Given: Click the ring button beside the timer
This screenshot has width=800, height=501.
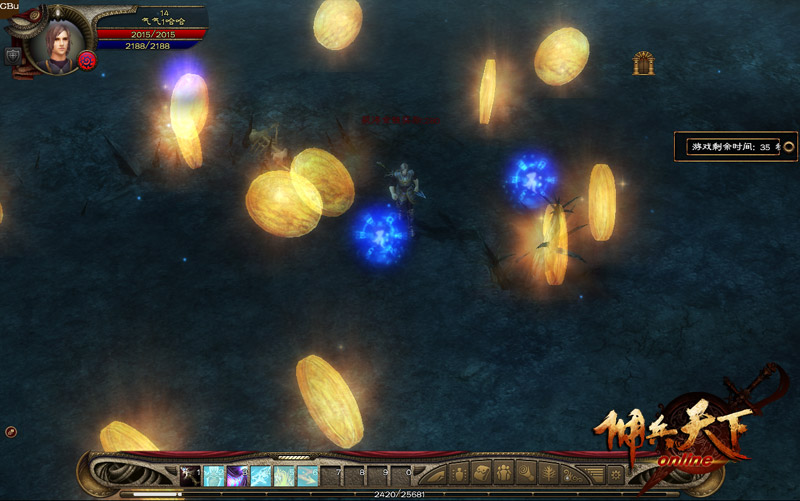Looking at the screenshot, I should point(788,146).
